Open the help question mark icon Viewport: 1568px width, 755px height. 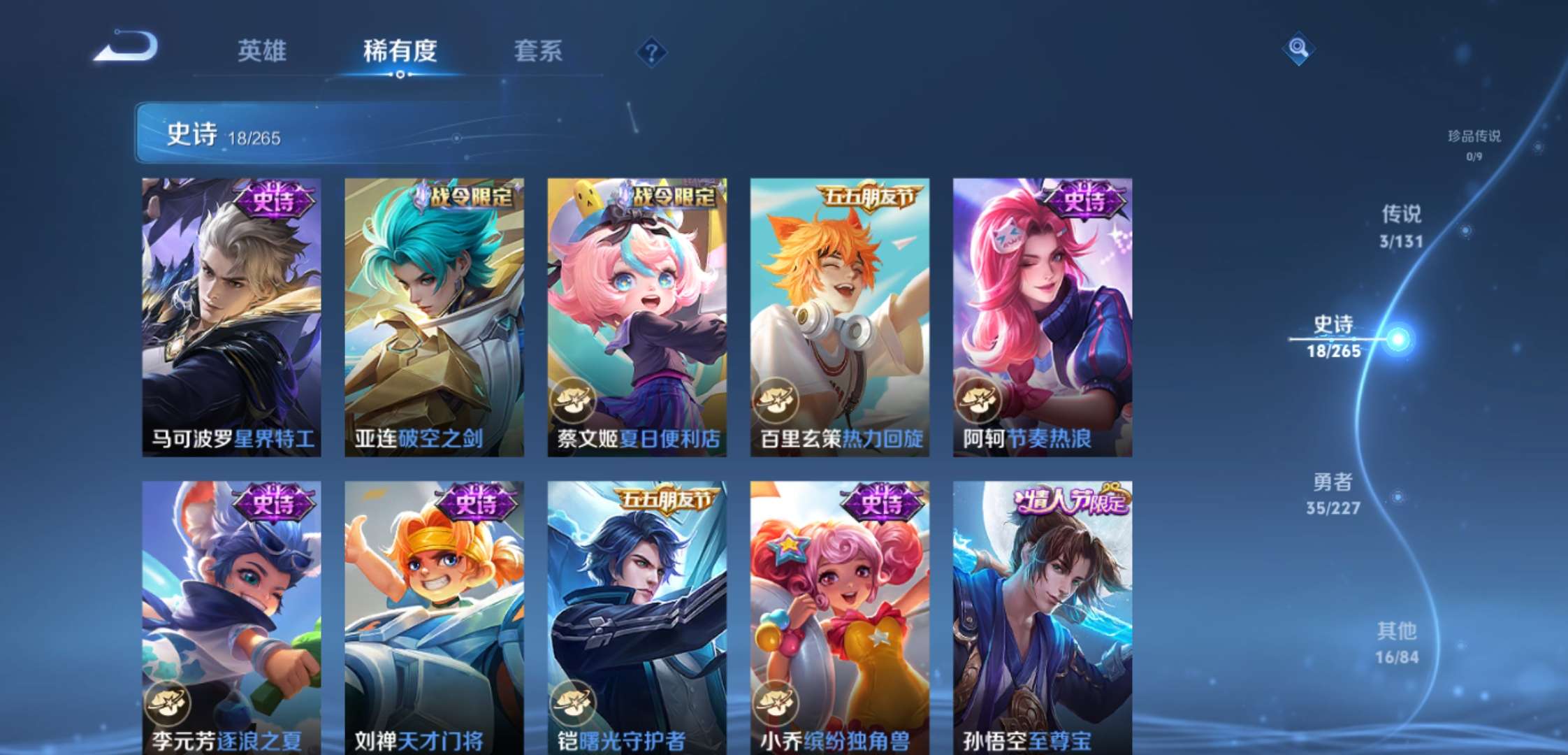[651, 51]
